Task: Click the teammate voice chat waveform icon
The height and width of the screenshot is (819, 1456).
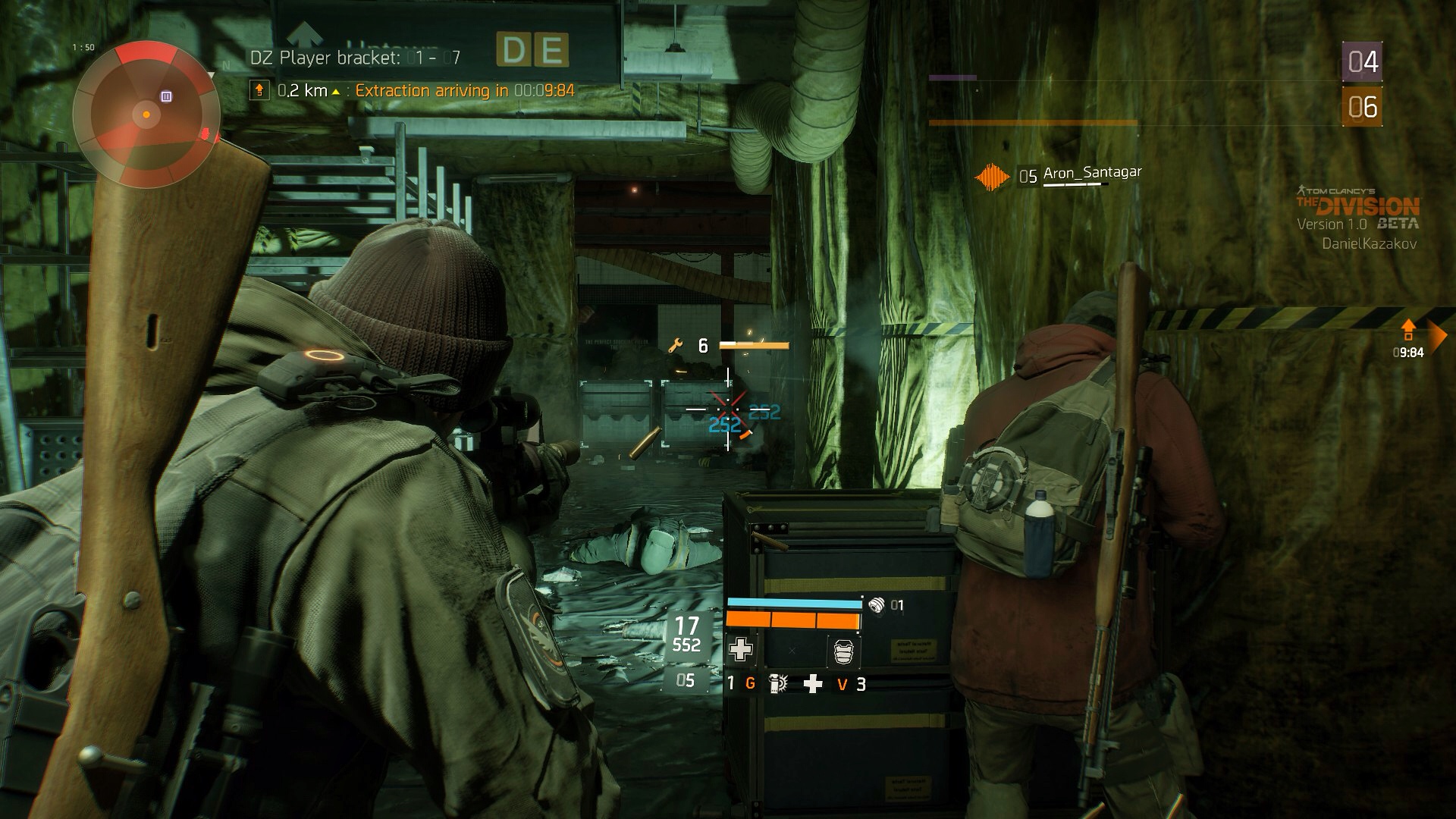Action: coord(992,177)
